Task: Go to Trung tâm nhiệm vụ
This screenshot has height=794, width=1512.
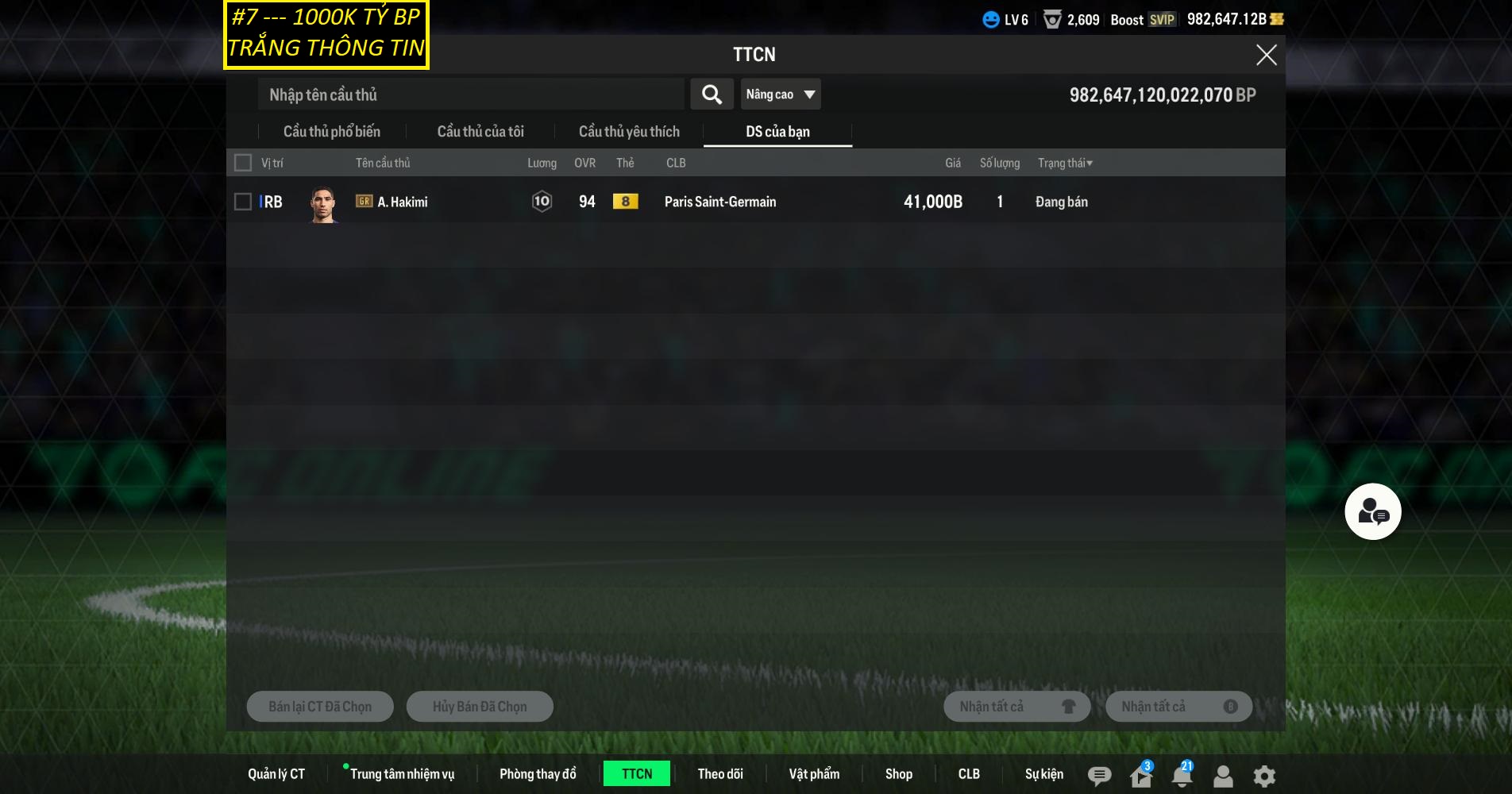Action: pos(402,774)
